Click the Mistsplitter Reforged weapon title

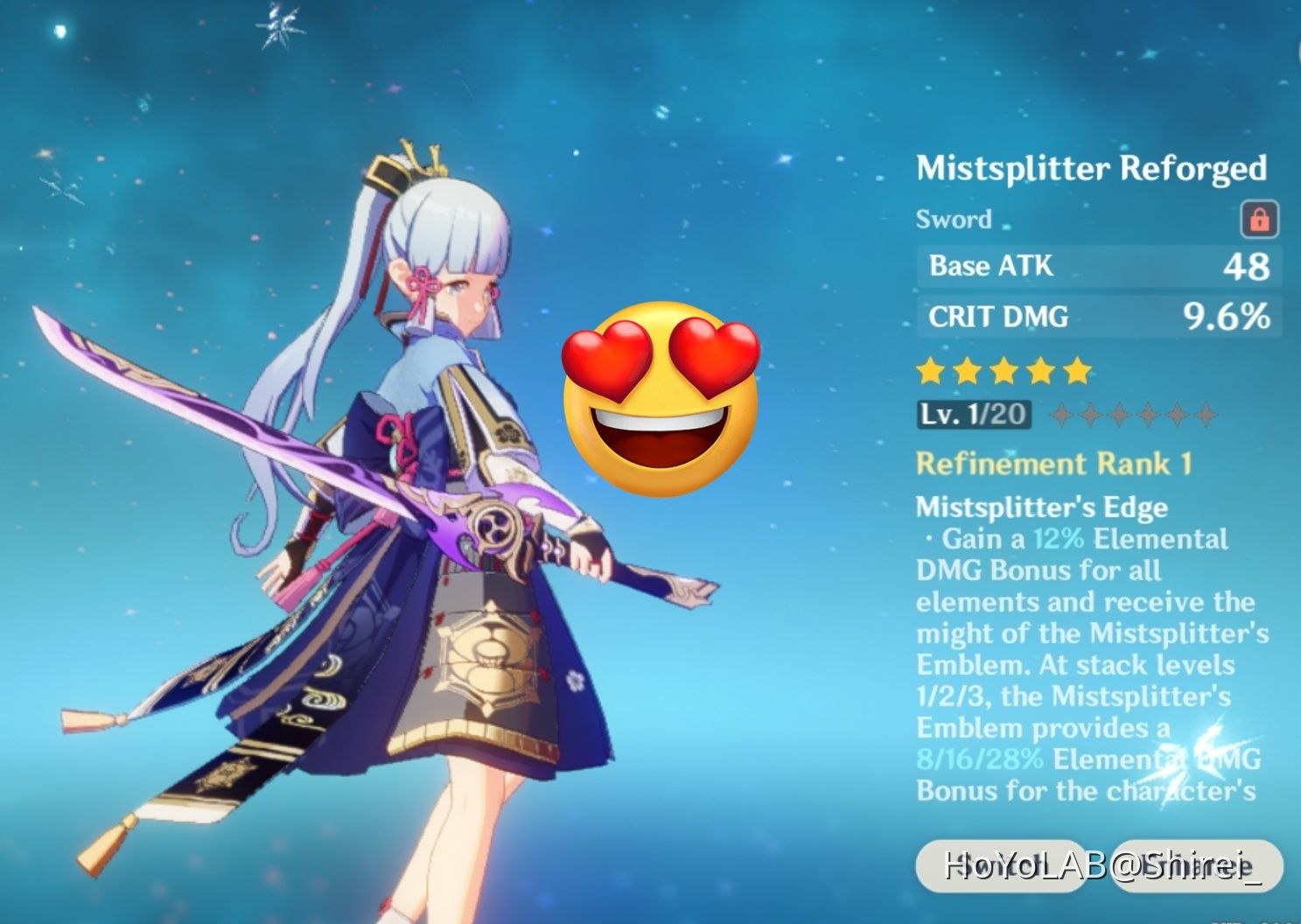[x=1092, y=168]
